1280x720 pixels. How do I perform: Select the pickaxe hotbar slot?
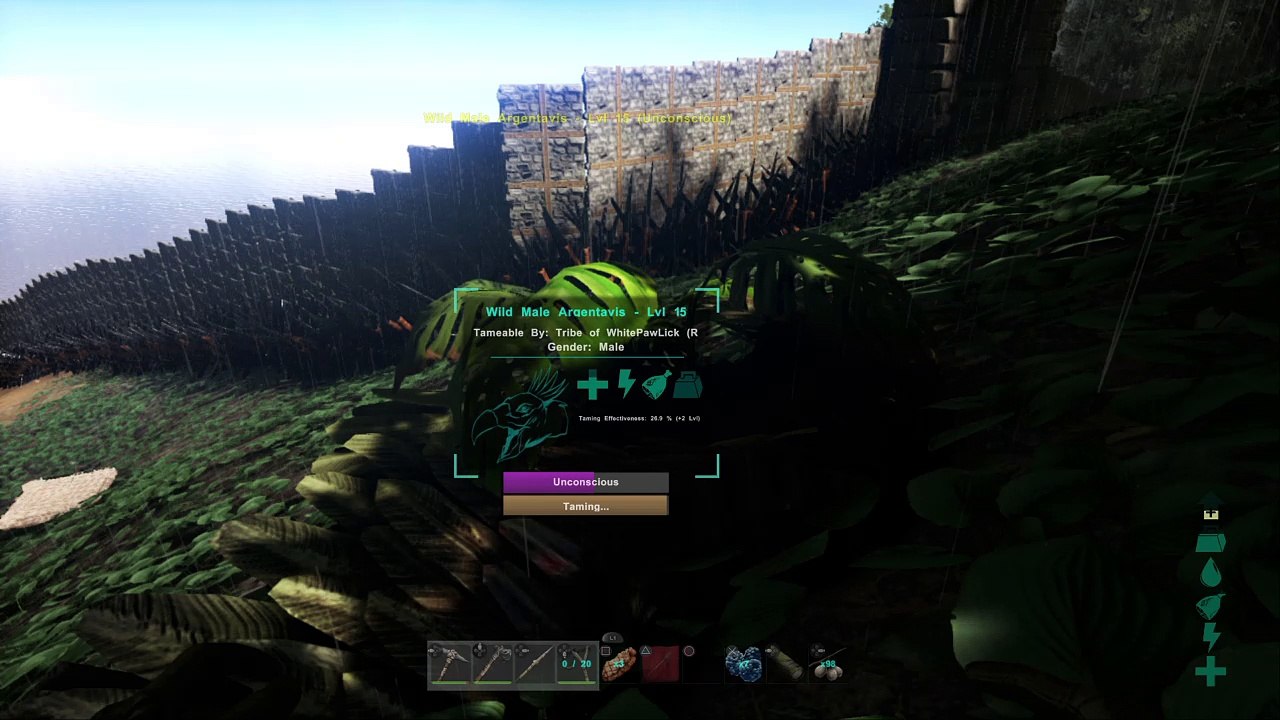(x=449, y=664)
